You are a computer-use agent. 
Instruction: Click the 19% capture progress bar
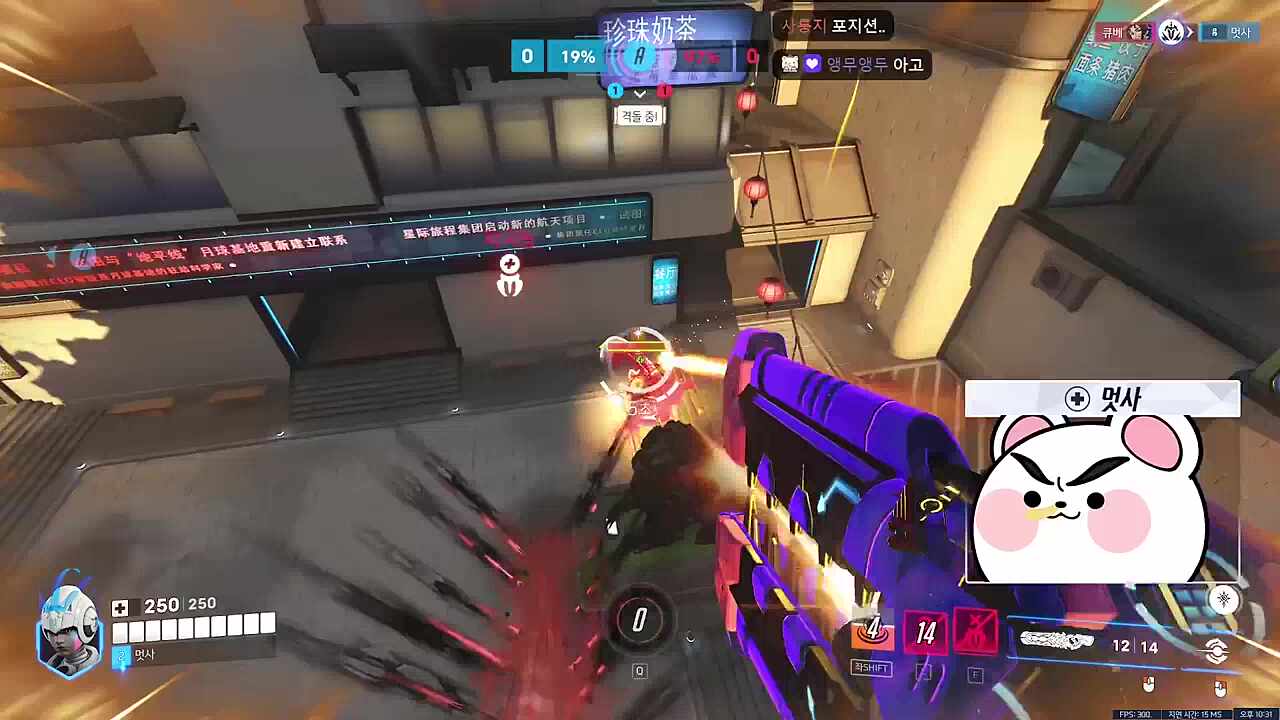tap(578, 57)
